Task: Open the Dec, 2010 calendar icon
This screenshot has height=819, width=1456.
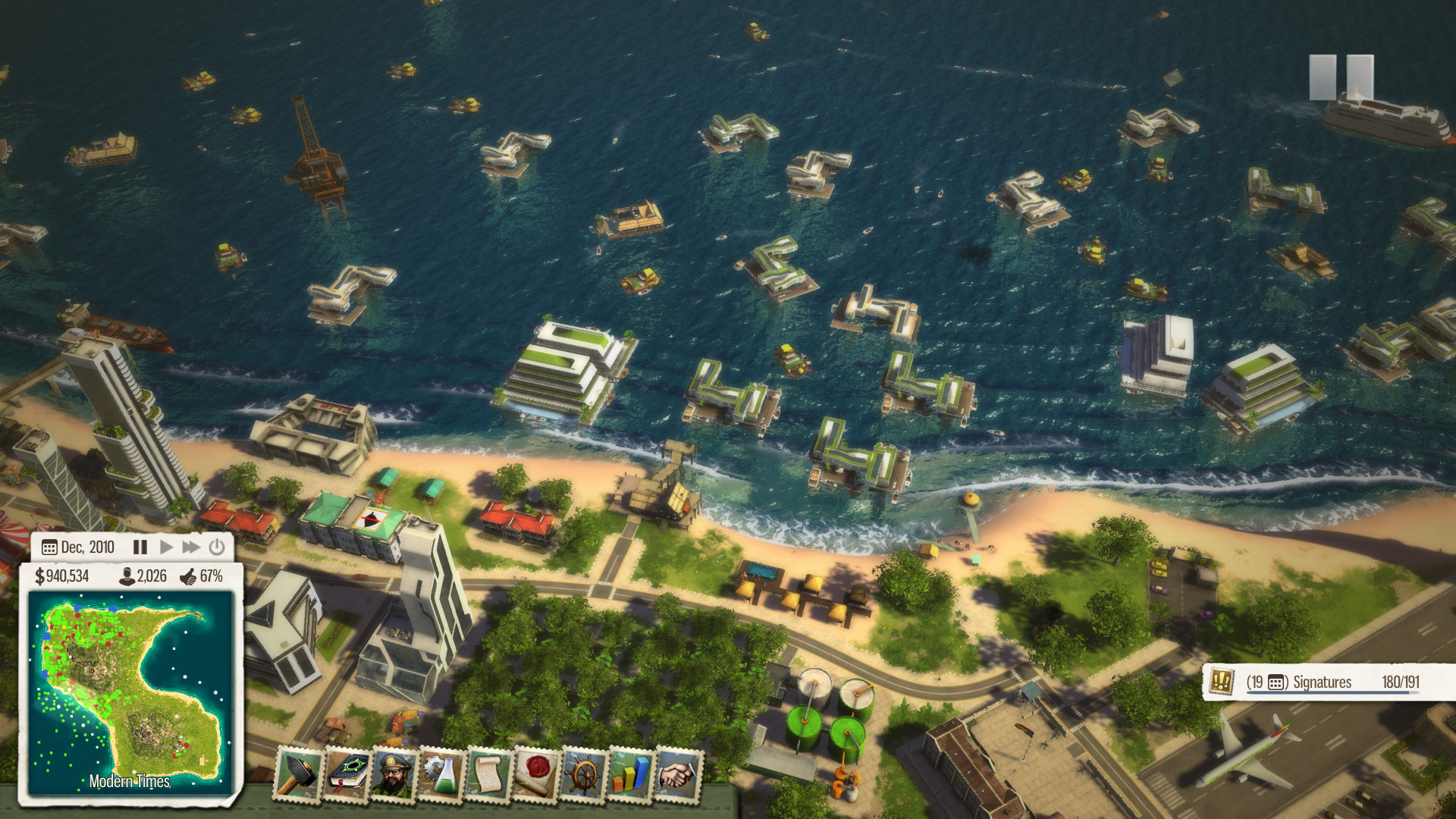Action: pos(50,546)
